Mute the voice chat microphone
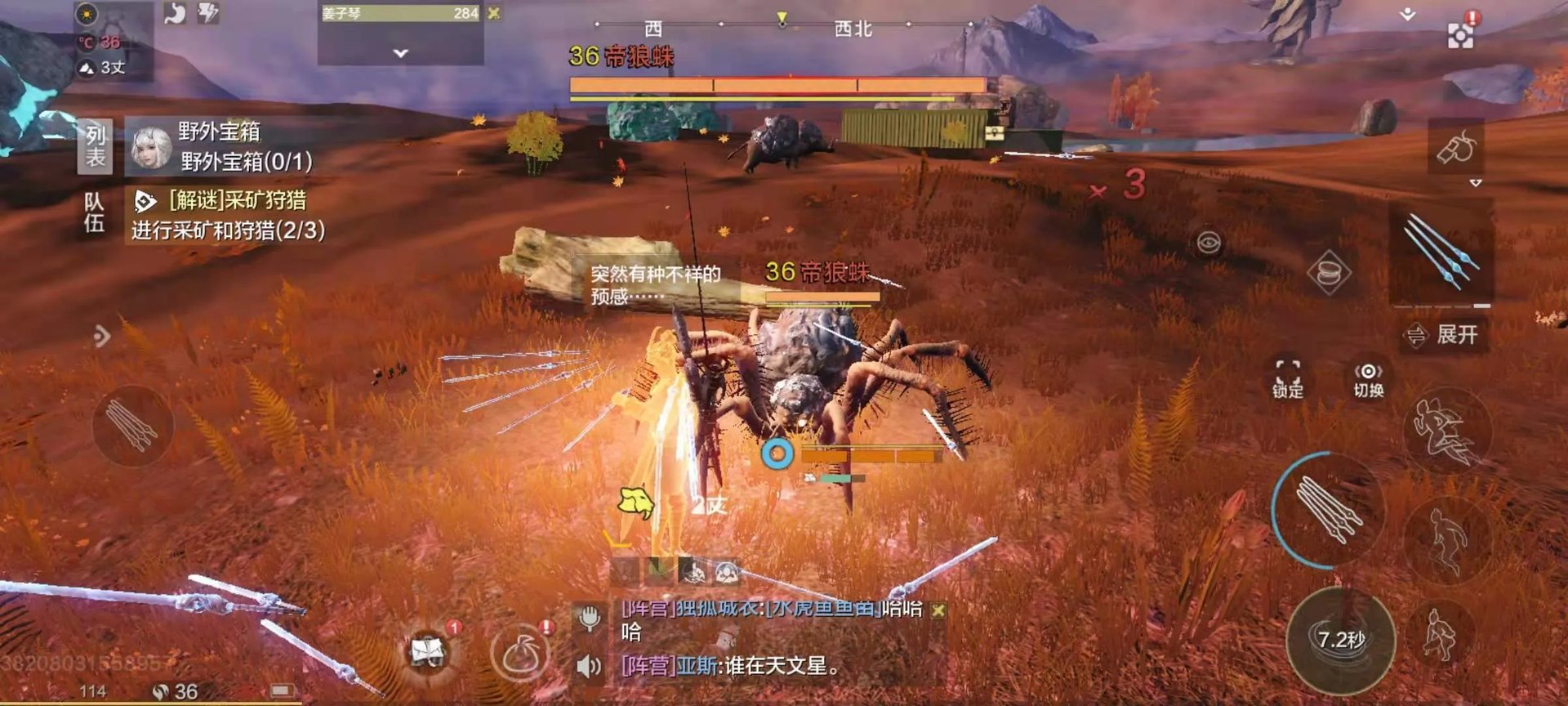Image resolution: width=1568 pixels, height=706 pixels. 589,616
